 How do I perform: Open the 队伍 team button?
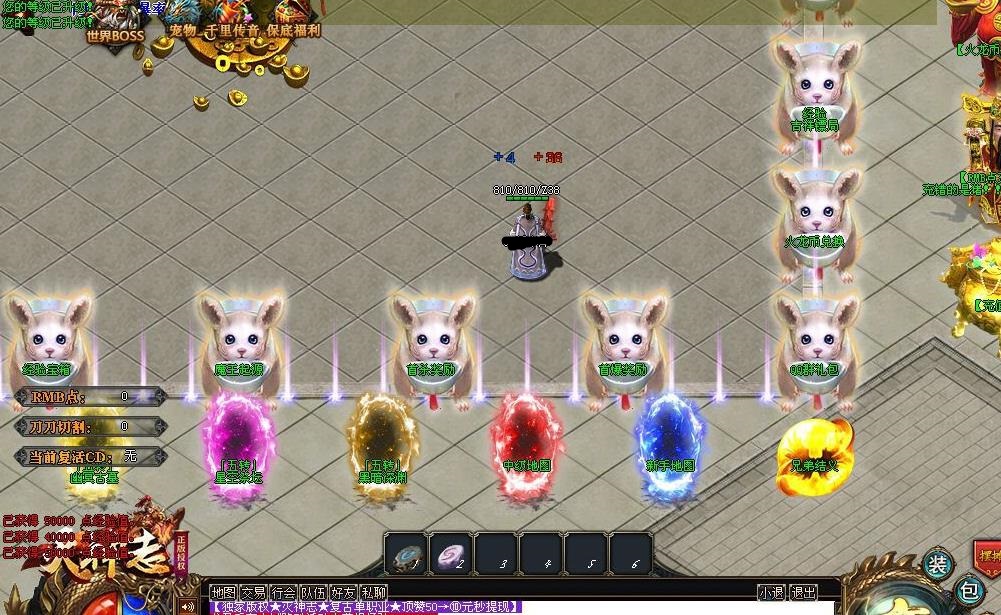(x=313, y=593)
